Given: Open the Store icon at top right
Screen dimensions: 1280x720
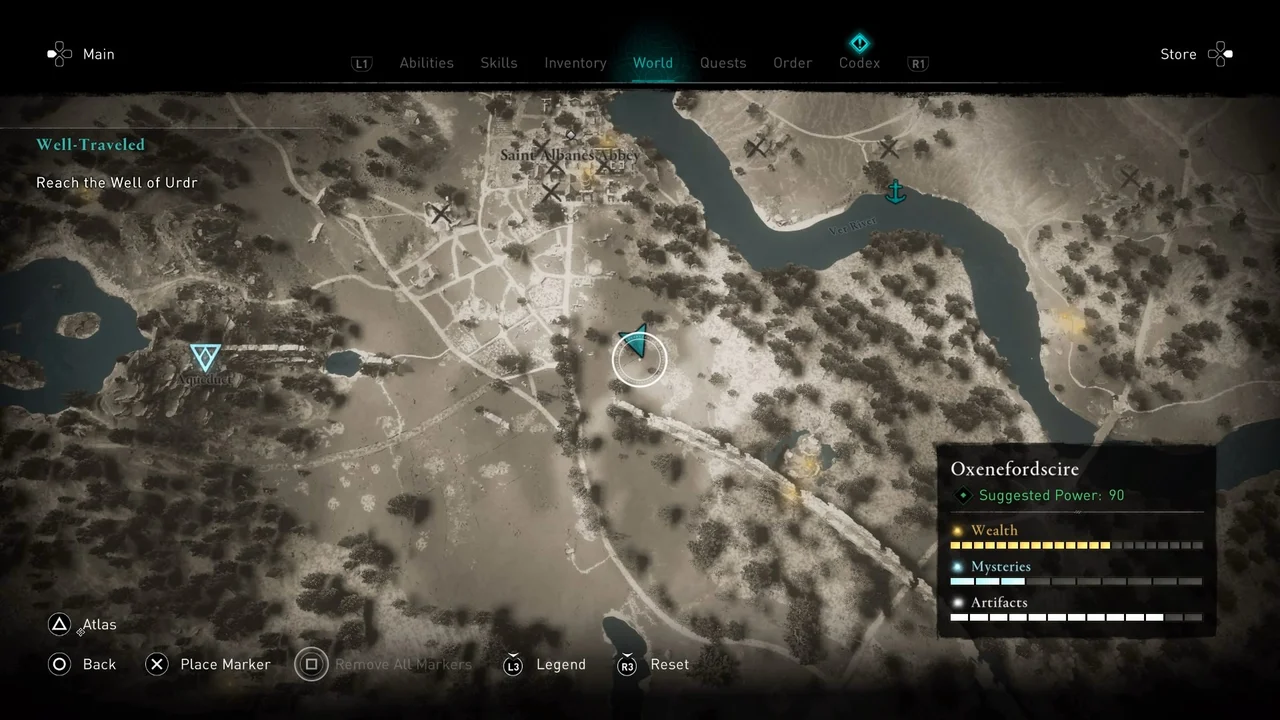Looking at the screenshot, I should (x=1220, y=54).
